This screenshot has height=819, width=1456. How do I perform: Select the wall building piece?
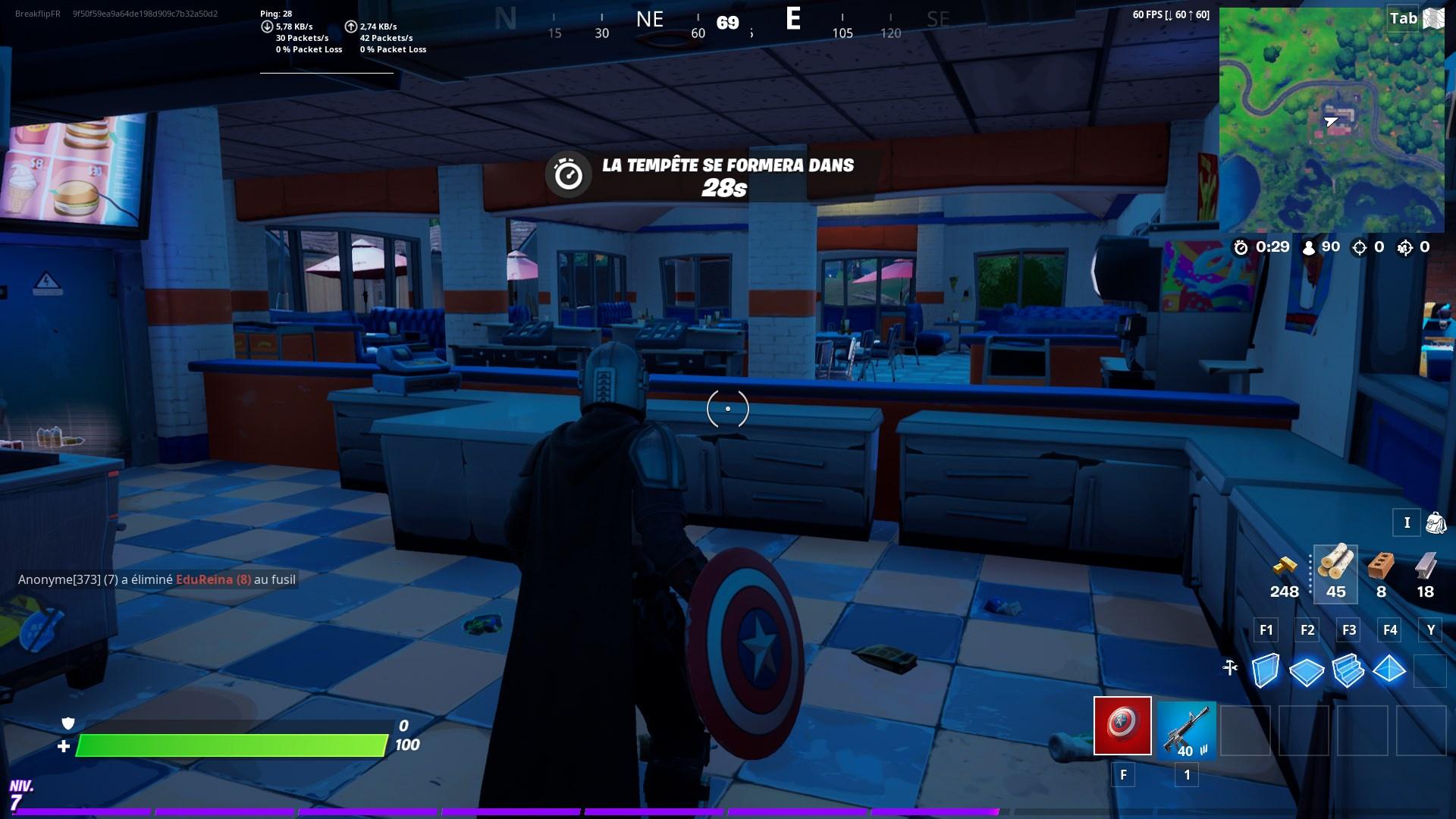1265,670
